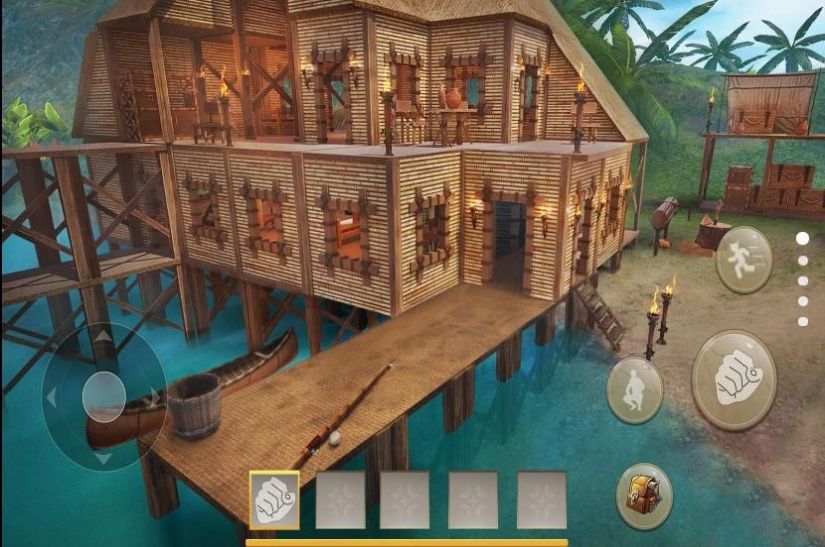Hit the large fist attack button
This screenshot has height=547, width=825.
tap(734, 380)
